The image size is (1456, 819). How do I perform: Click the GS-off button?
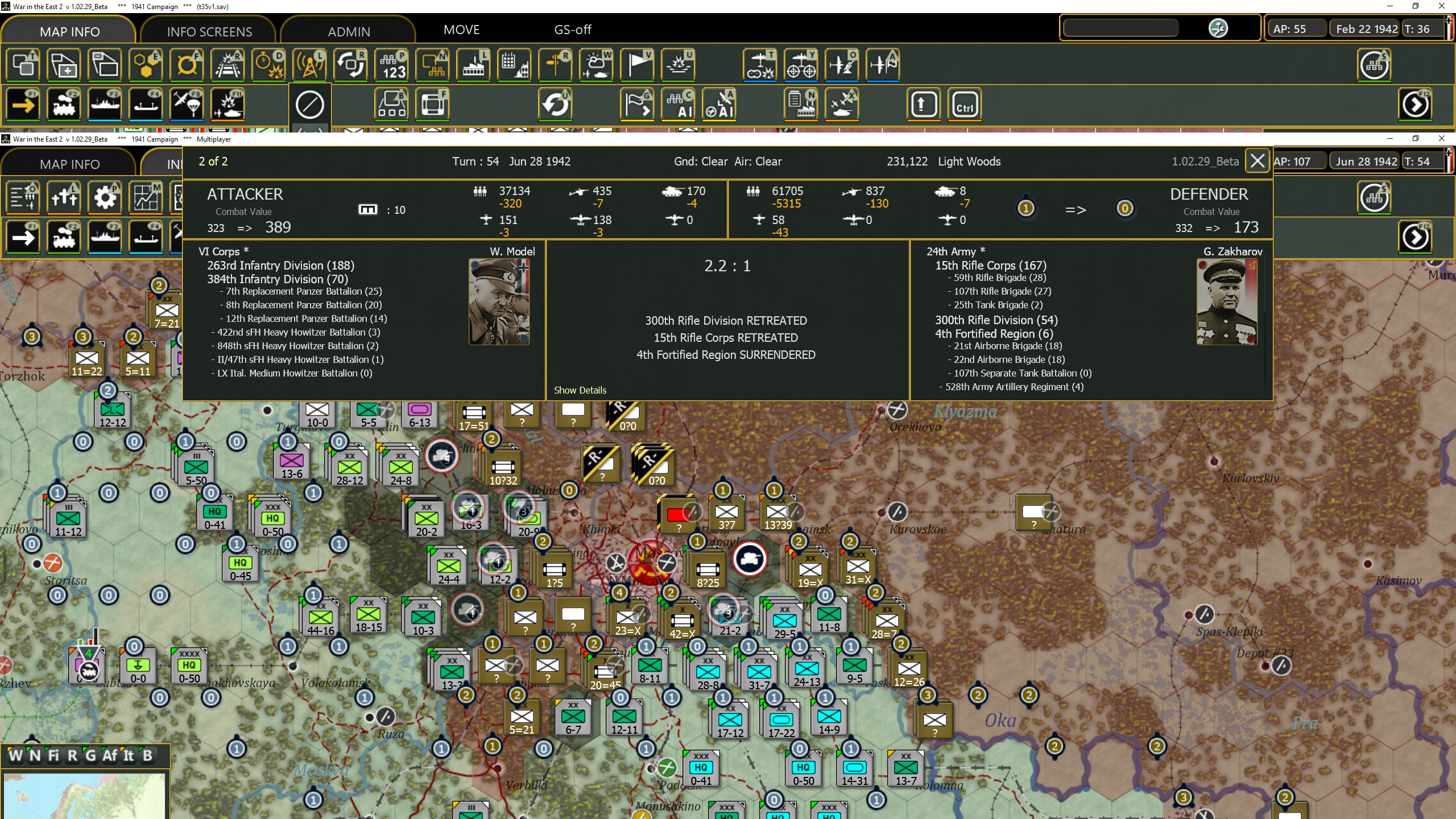(572, 29)
